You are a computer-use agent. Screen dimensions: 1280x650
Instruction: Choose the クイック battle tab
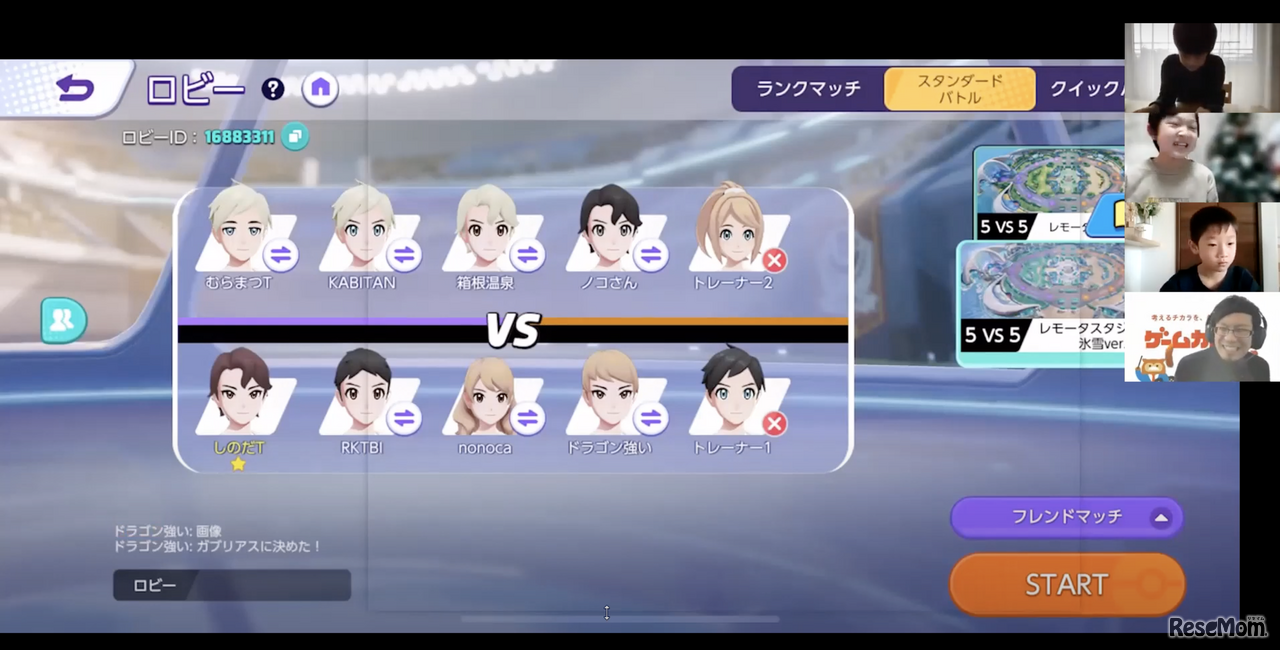click(1086, 89)
